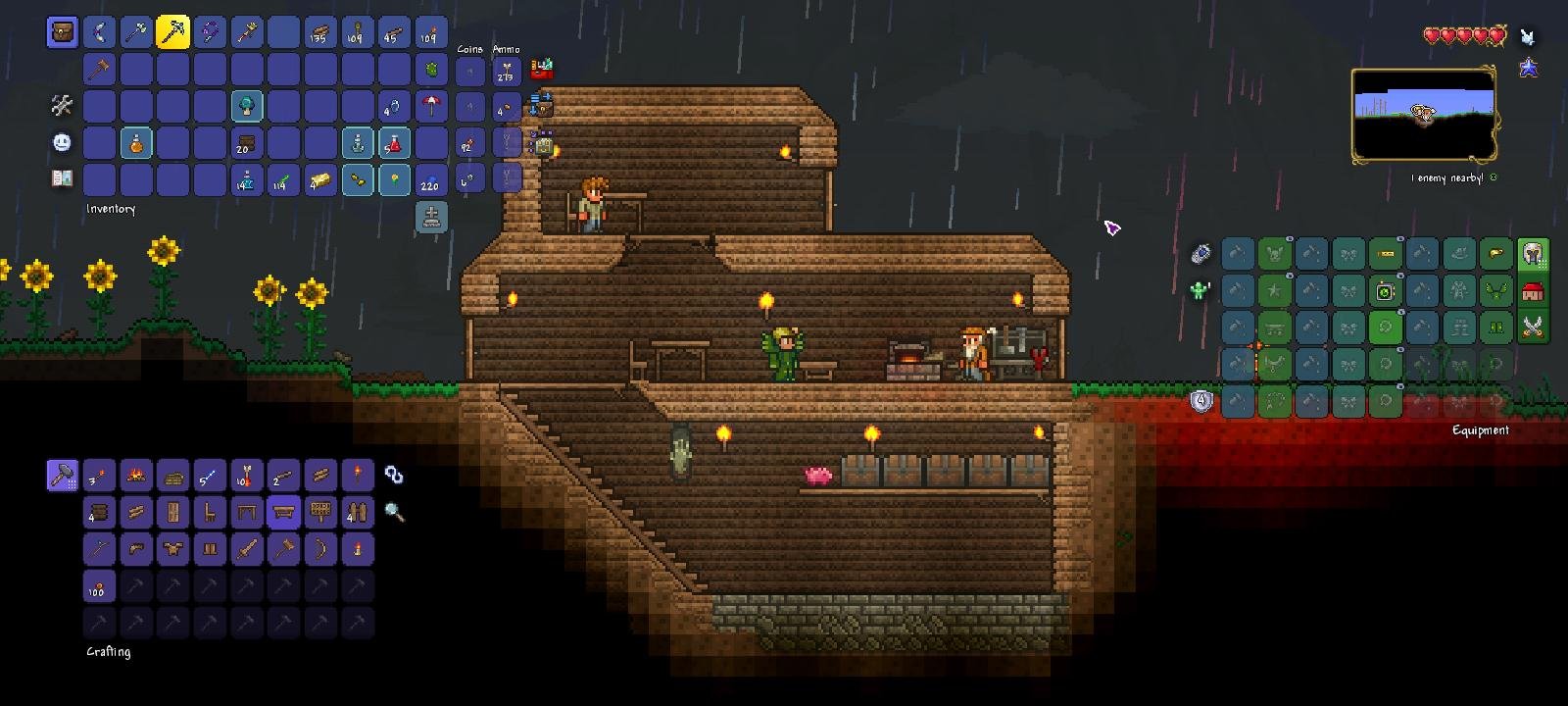Select the wooden hammer in inventory
This screenshot has height=706, width=1568.
pos(99,70)
